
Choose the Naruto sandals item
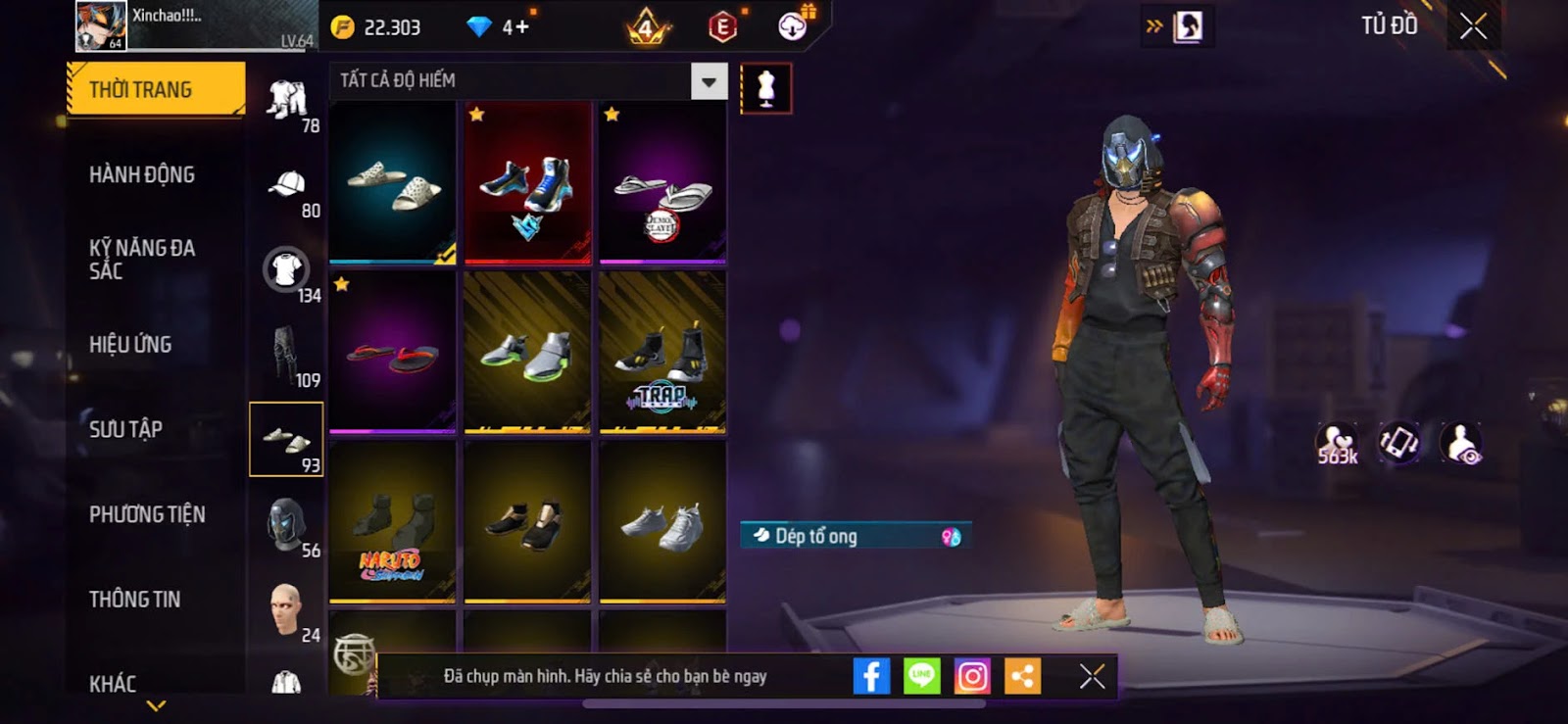393,522
